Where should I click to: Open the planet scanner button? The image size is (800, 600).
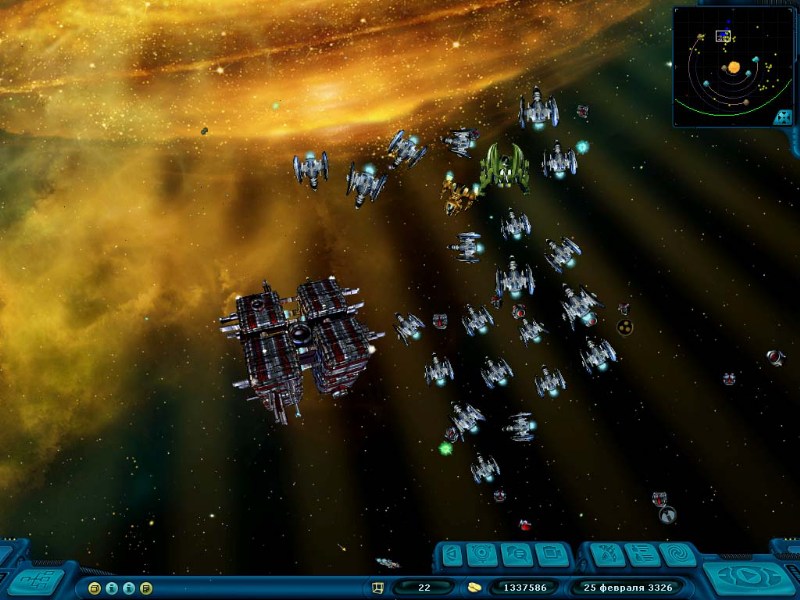tap(484, 554)
